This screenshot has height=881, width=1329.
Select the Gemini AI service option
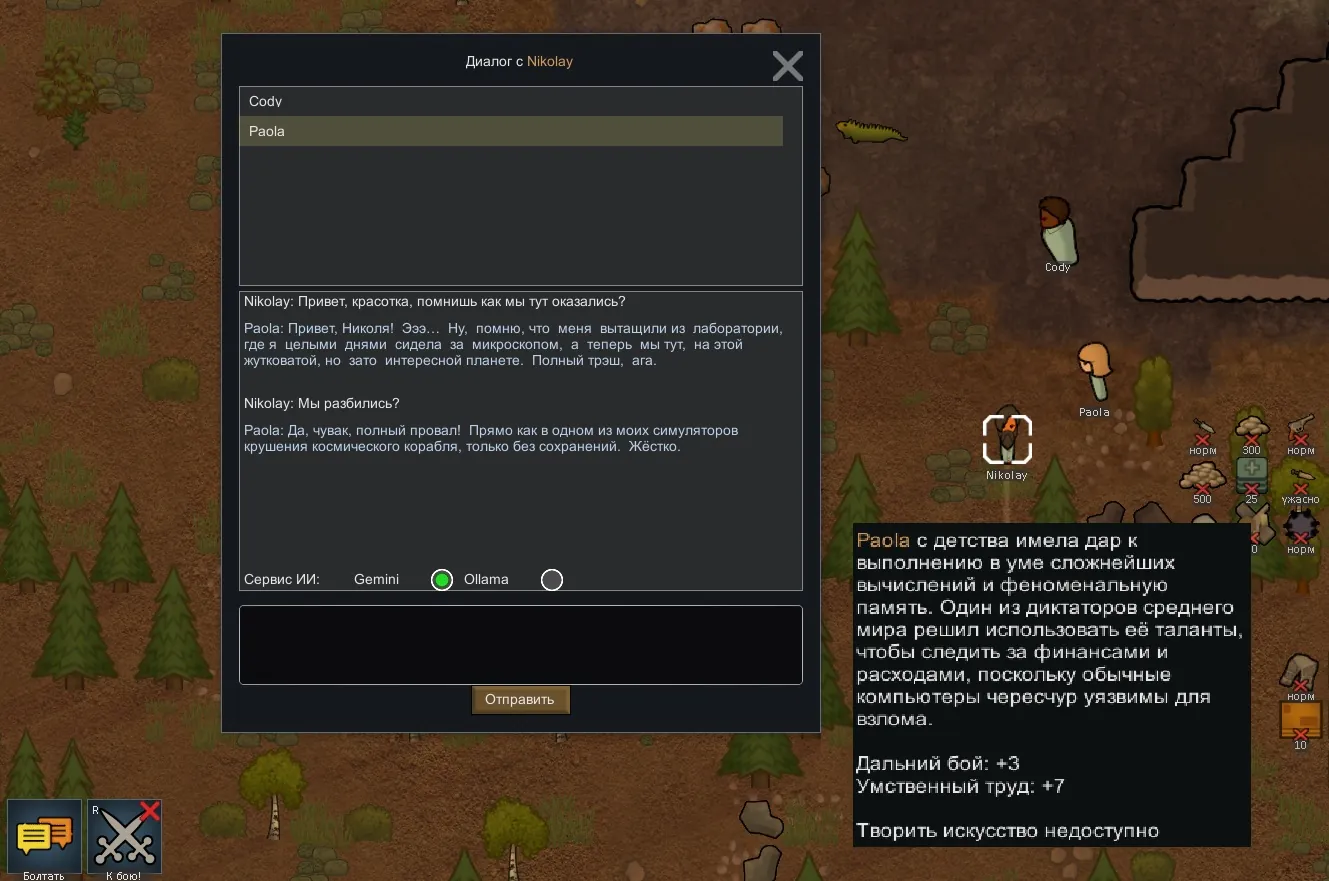(x=441, y=580)
